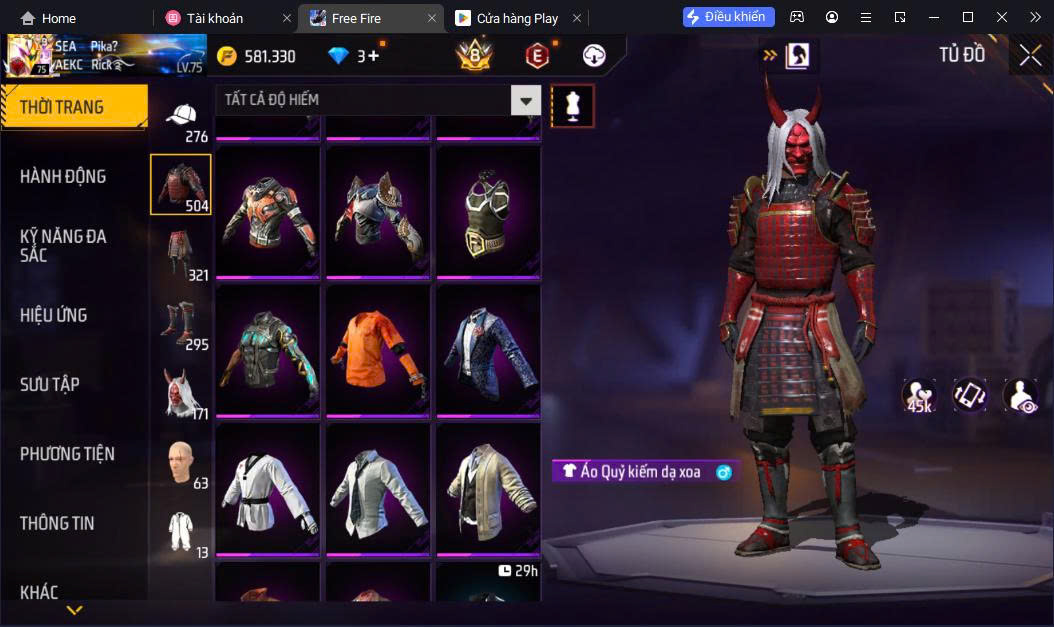Open the HÀNH ĐỘNG category
Screen dimensions: 1054x627
[63, 177]
